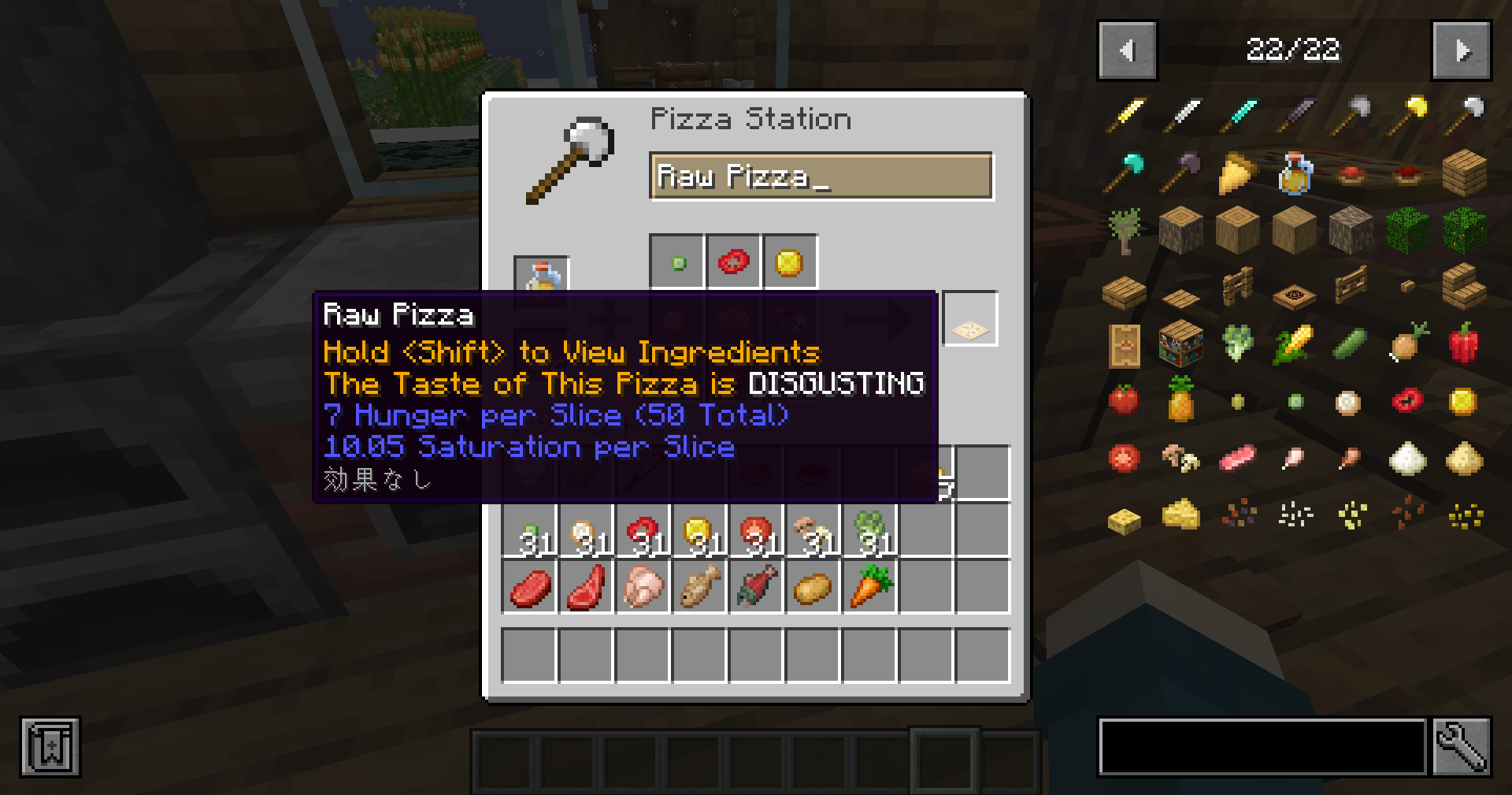Click the green pea in the crafting grid
1512x795 pixels.
point(676,262)
